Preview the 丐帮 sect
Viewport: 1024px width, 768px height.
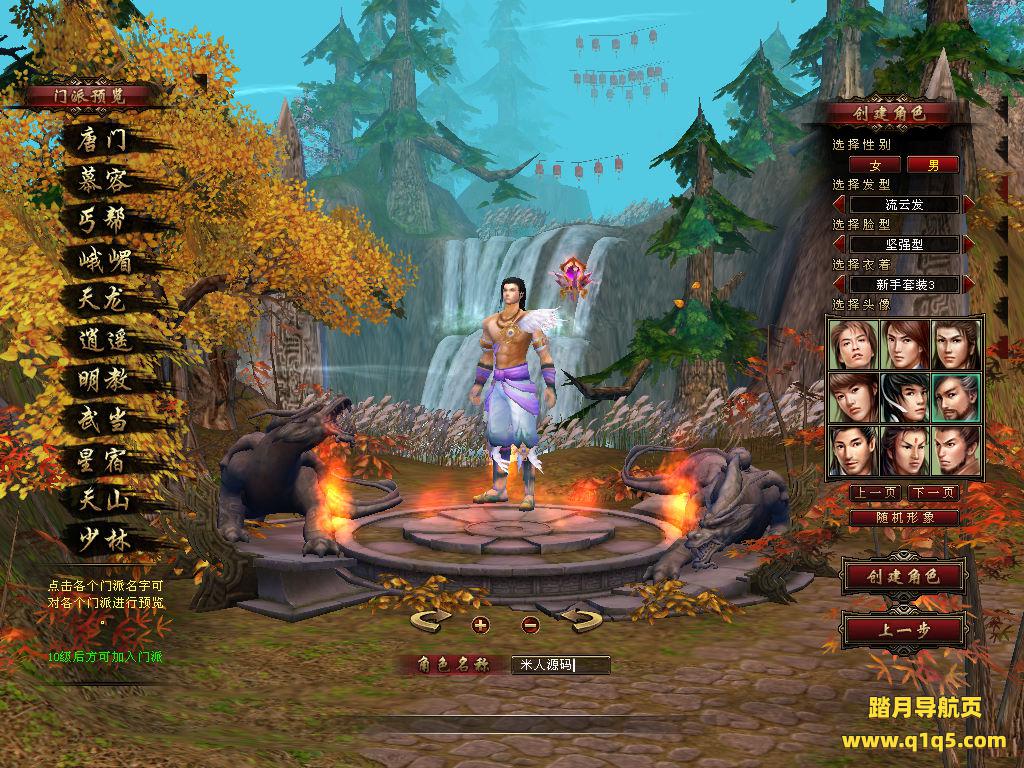(x=103, y=220)
